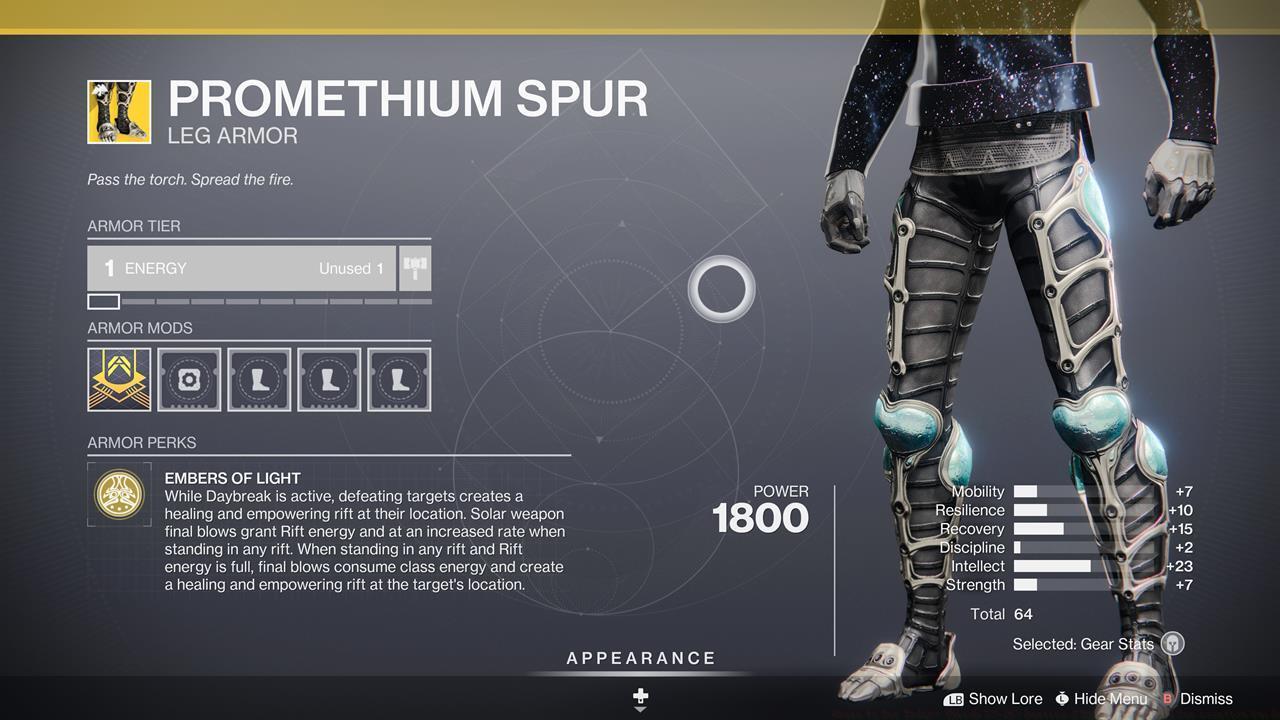The height and width of the screenshot is (720, 1280).
Task: Click the last leg armor mod slot
Action: tap(399, 378)
